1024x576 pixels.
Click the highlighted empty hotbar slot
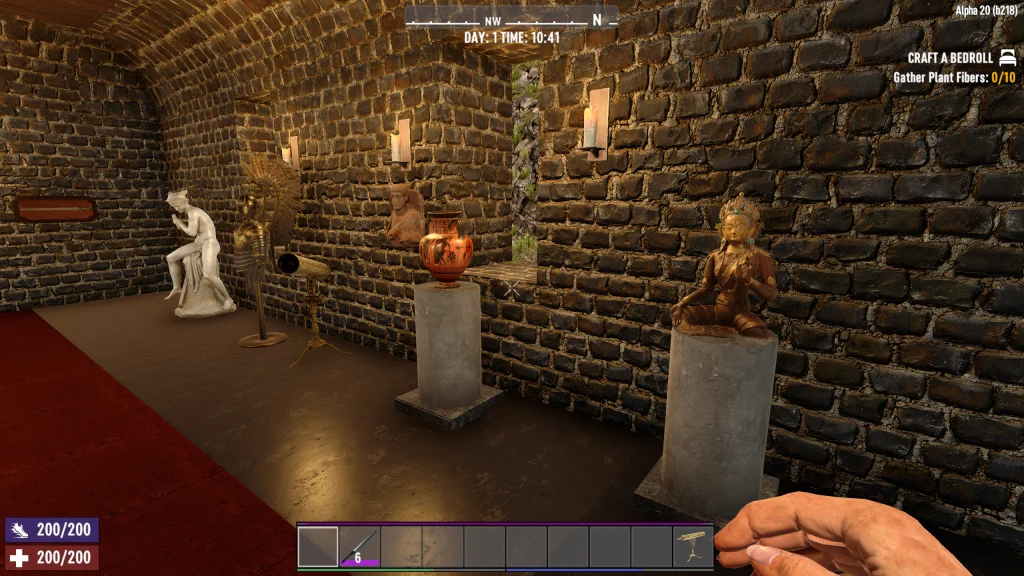click(318, 547)
